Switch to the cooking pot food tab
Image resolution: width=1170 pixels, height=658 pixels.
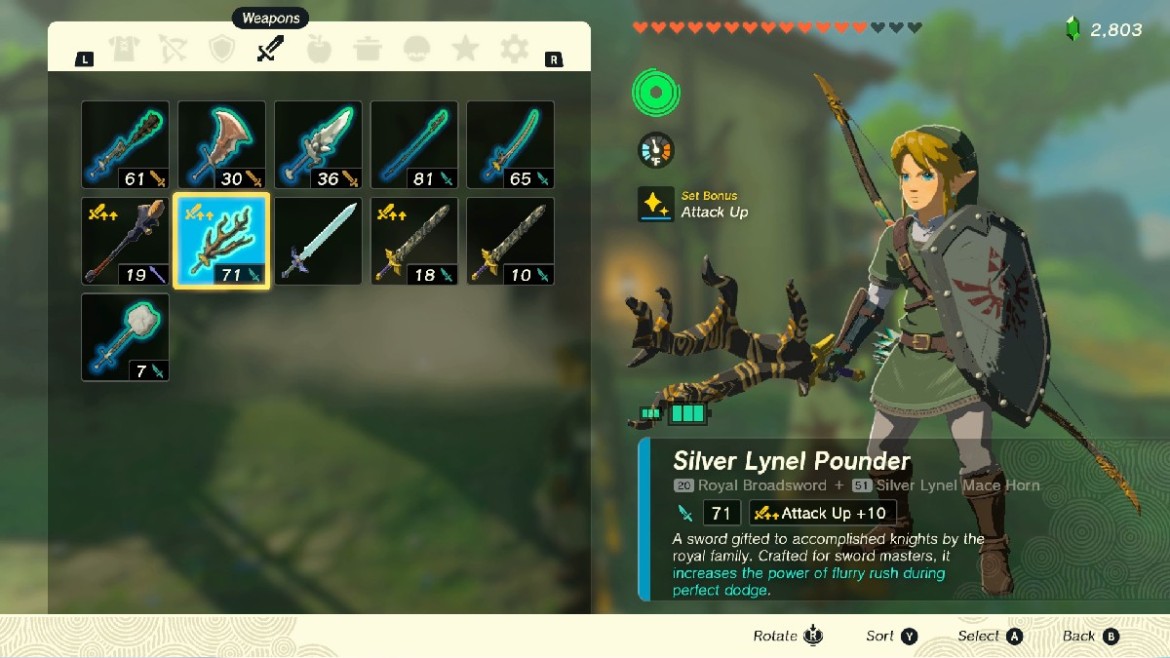pyautogui.click(x=368, y=49)
